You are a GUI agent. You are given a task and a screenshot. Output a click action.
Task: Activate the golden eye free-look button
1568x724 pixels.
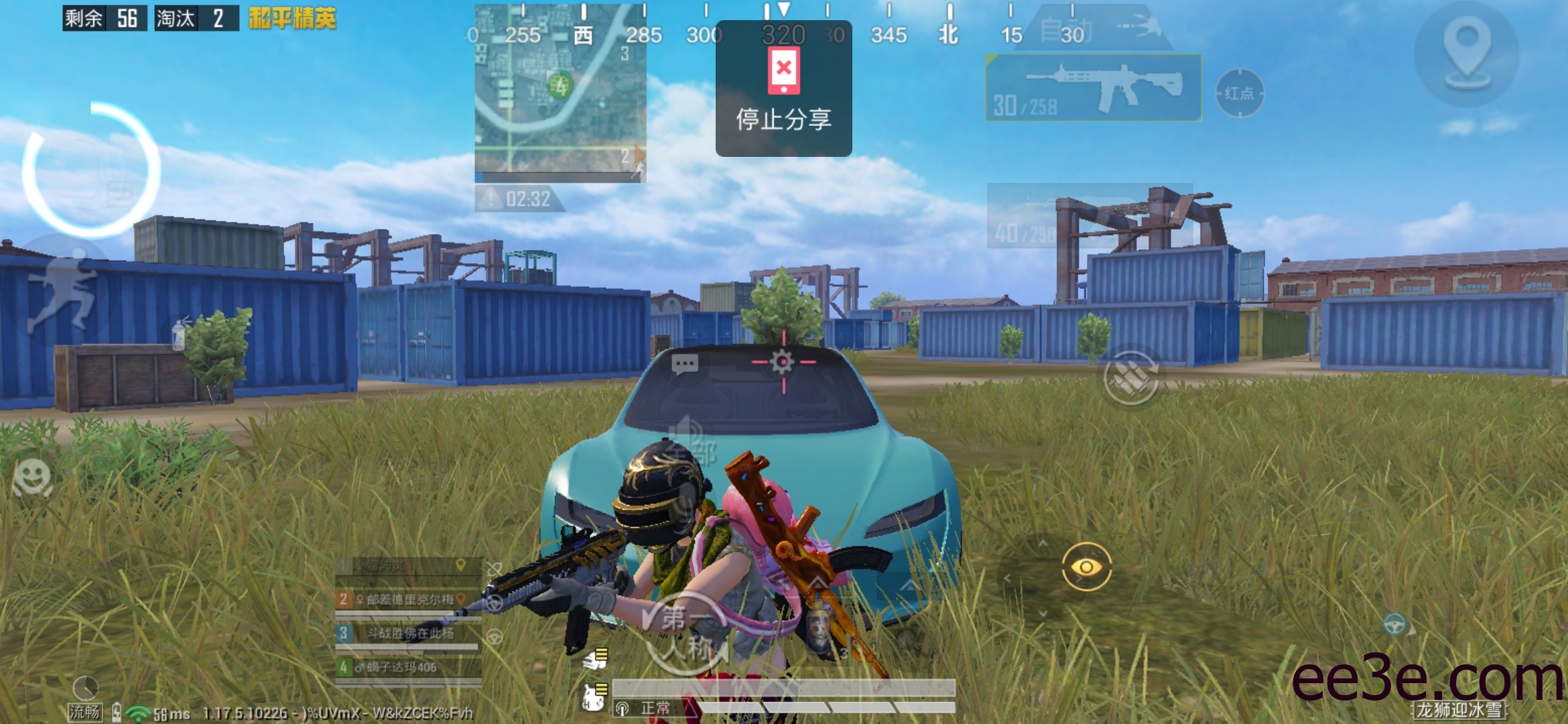click(x=1086, y=567)
